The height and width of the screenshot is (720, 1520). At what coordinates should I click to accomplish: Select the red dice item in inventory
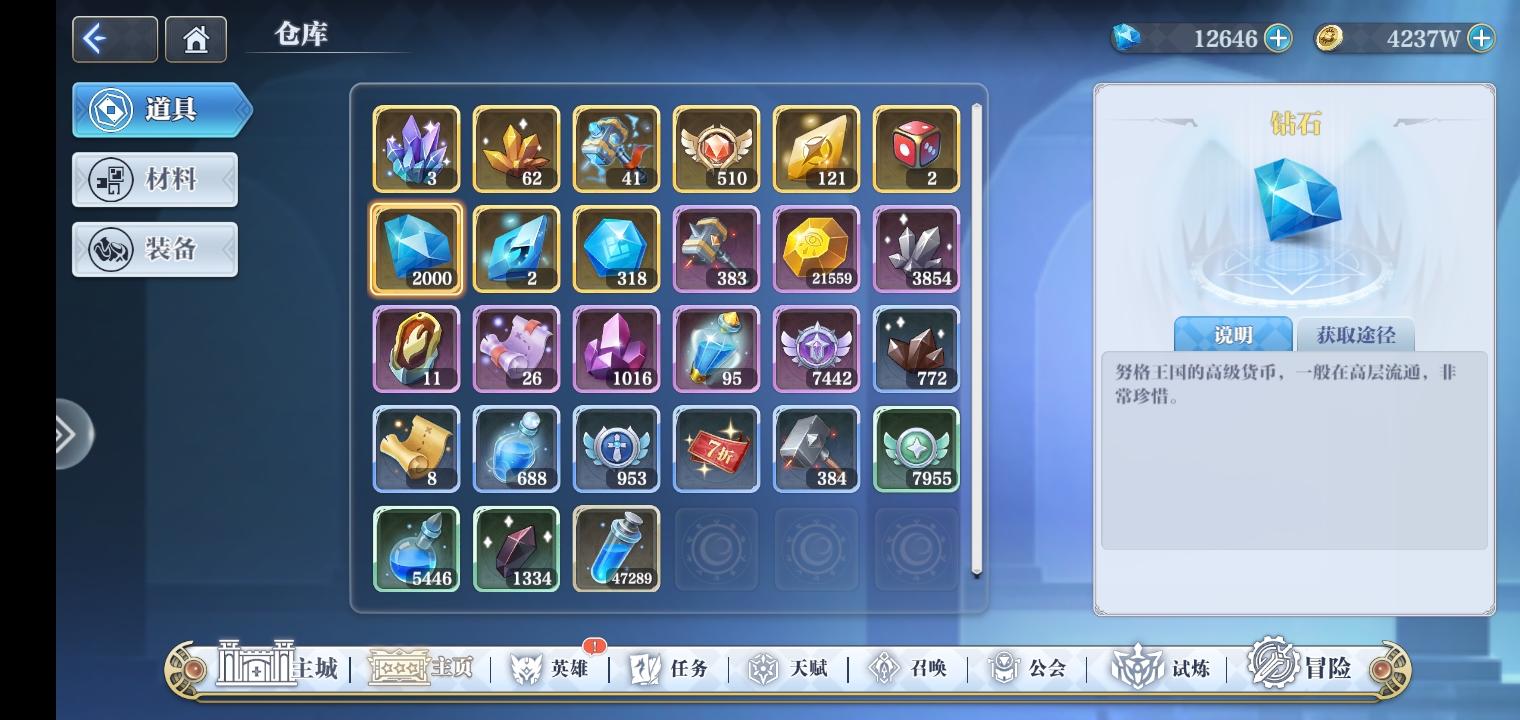pos(916,149)
